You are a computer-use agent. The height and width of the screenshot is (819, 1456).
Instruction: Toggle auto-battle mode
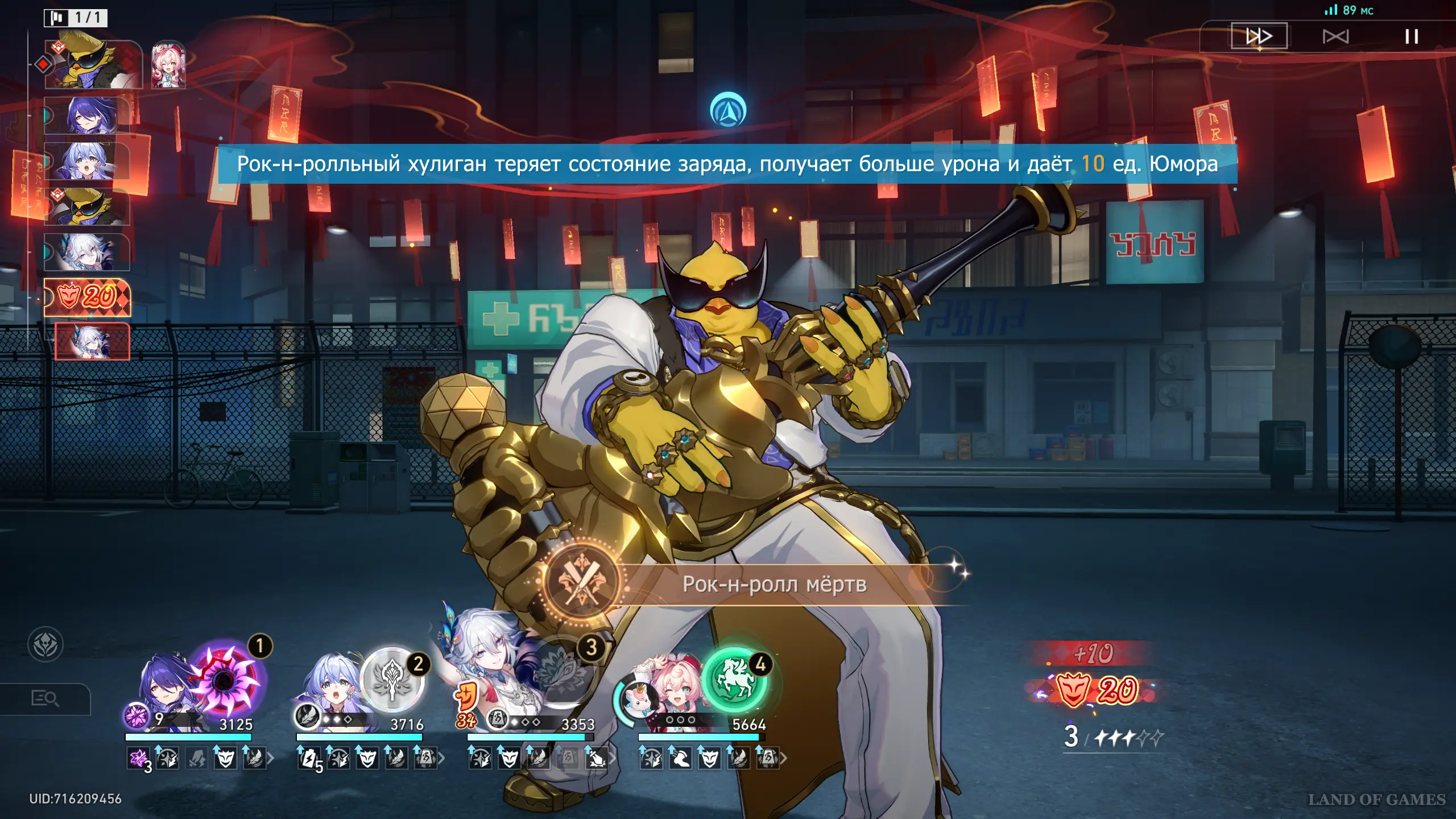(1335, 37)
